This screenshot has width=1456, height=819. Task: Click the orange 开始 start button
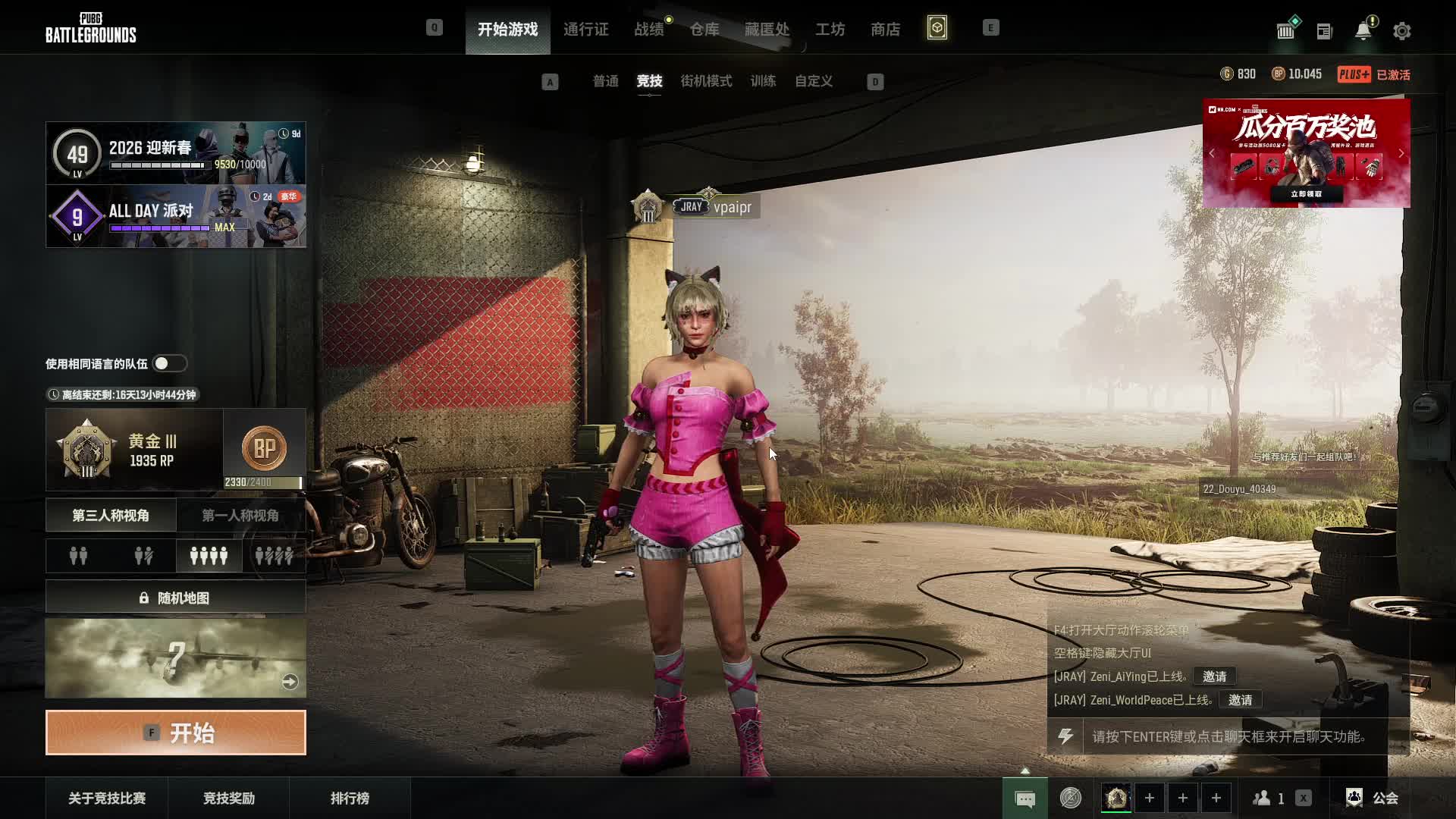[176, 733]
